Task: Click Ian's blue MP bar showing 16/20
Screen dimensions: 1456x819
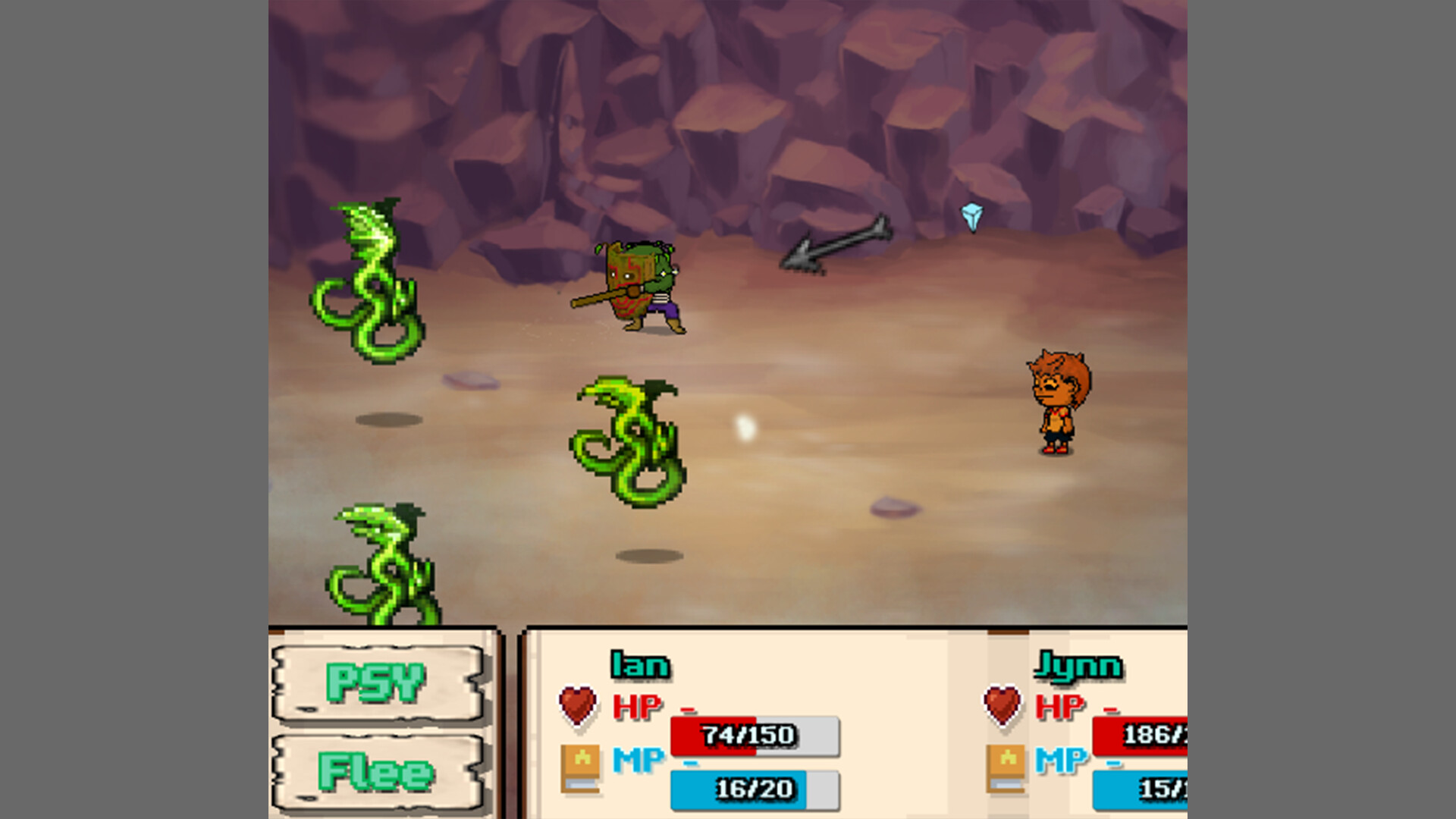Action: (752, 789)
